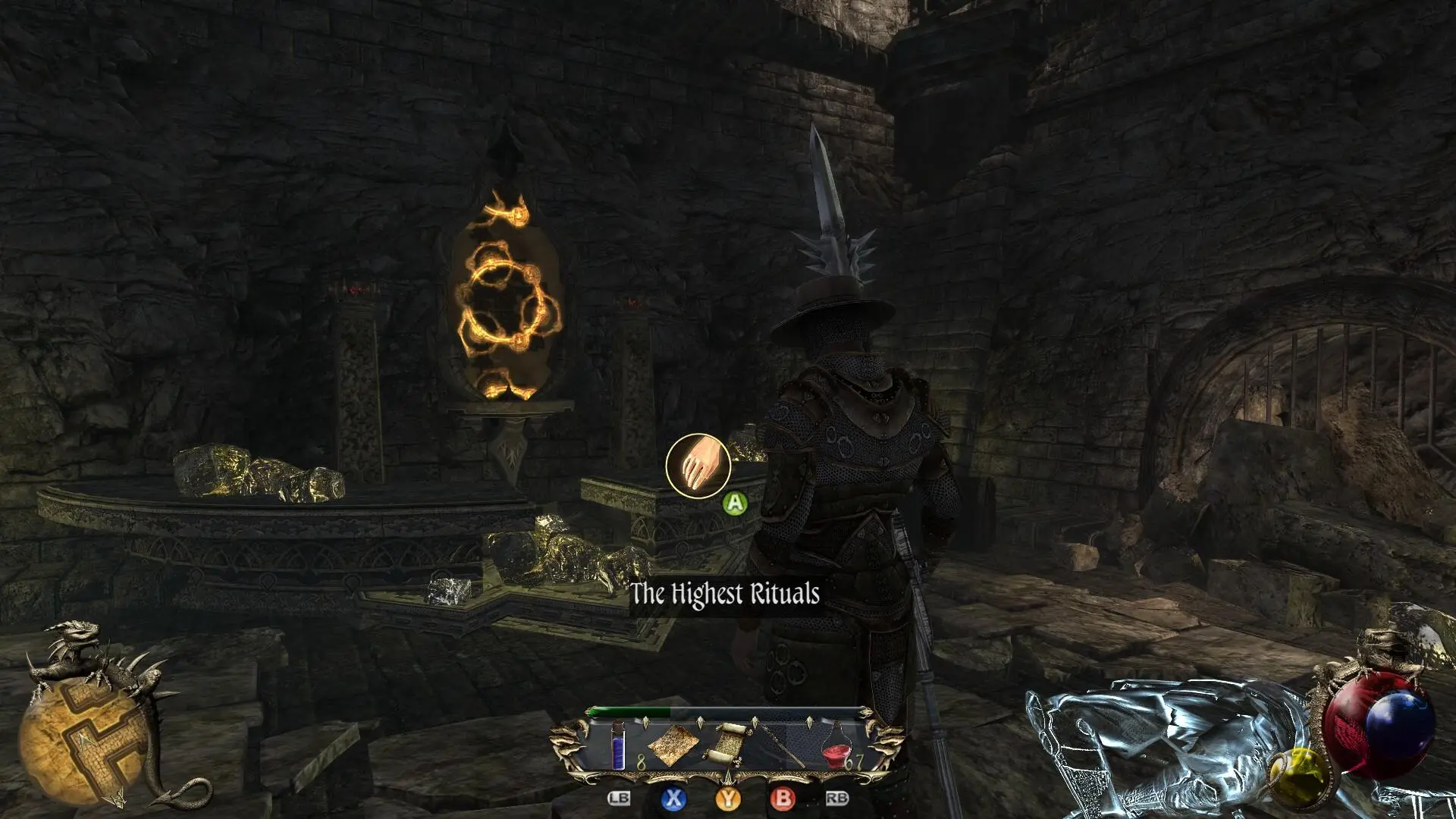Select the rolled scroll hotbar slot
The height and width of the screenshot is (819, 1456).
pos(727,742)
